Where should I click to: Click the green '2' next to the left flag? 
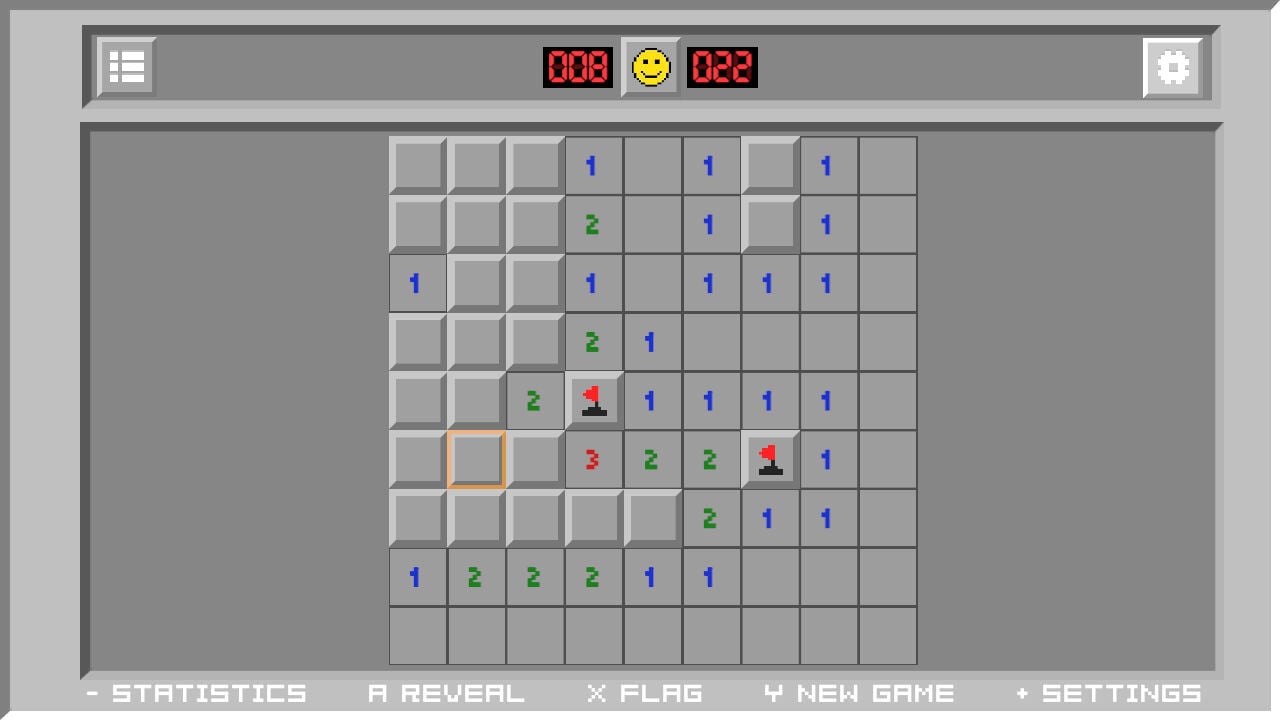click(x=534, y=400)
